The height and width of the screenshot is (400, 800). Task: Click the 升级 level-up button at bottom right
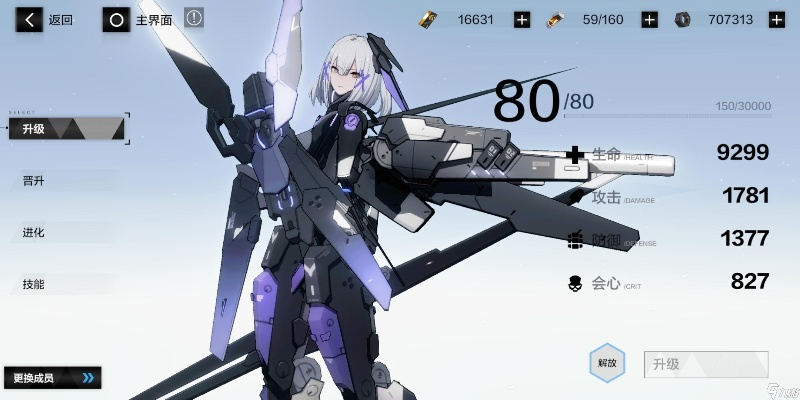pyautogui.click(x=706, y=364)
